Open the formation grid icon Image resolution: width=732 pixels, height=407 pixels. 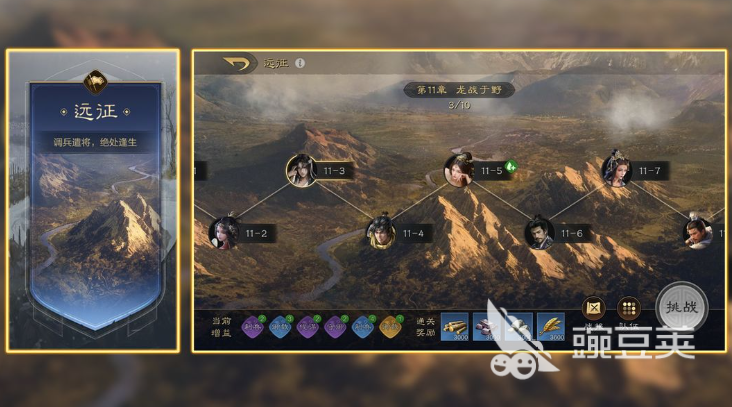point(629,308)
